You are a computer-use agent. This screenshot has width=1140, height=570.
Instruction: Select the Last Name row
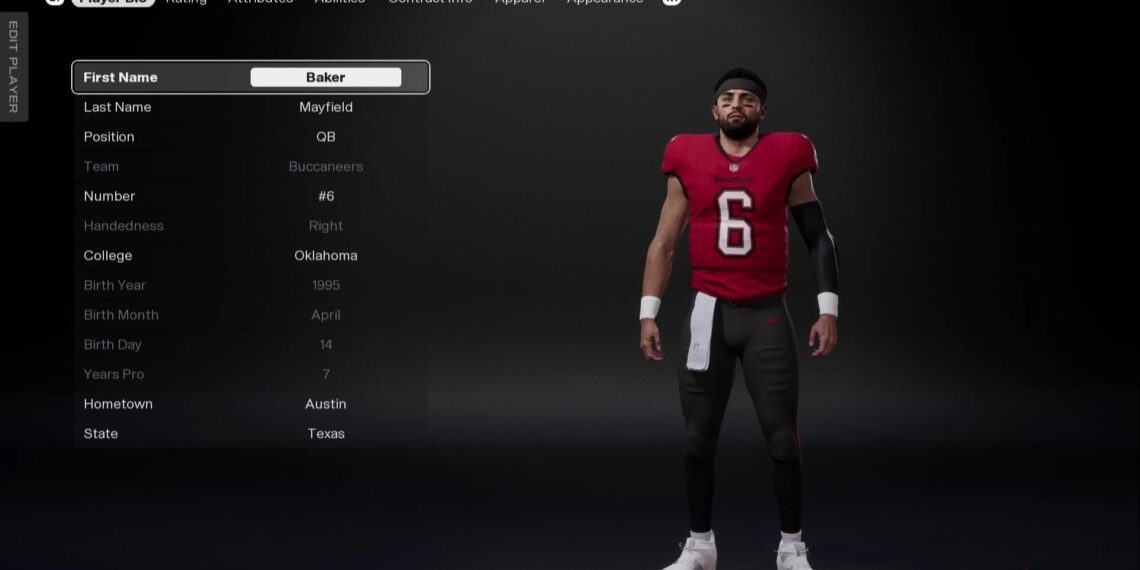point(251,107)
